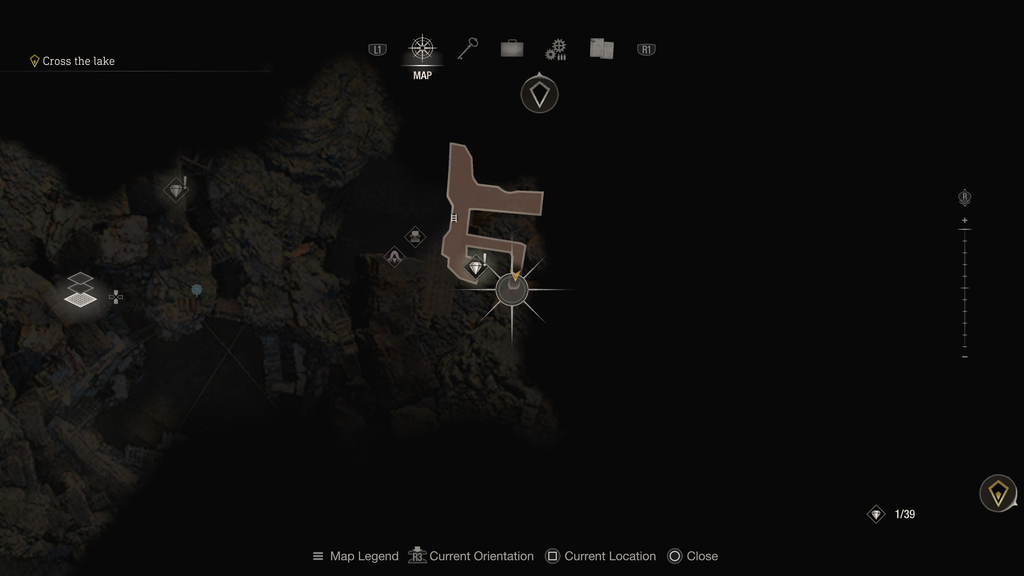The height and width of the screenshot is (576, 1024).
Task: Select the gold objective marker at right edge
Action: [x=997, y=493]
